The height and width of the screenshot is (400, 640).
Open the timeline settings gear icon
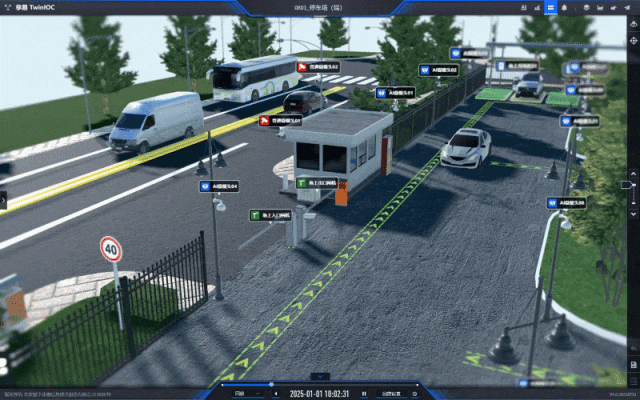[414, 393]
